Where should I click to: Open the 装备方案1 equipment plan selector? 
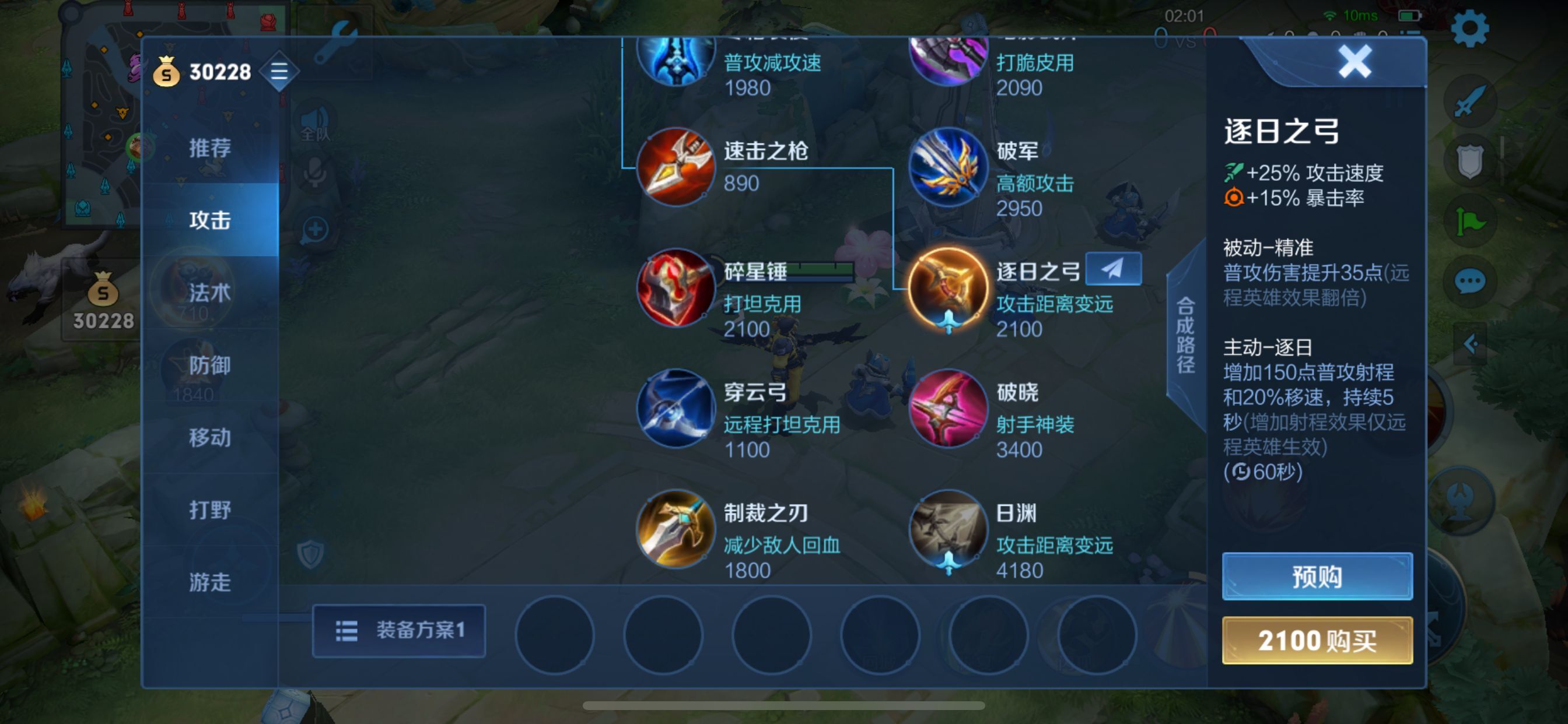click(400, 632)
